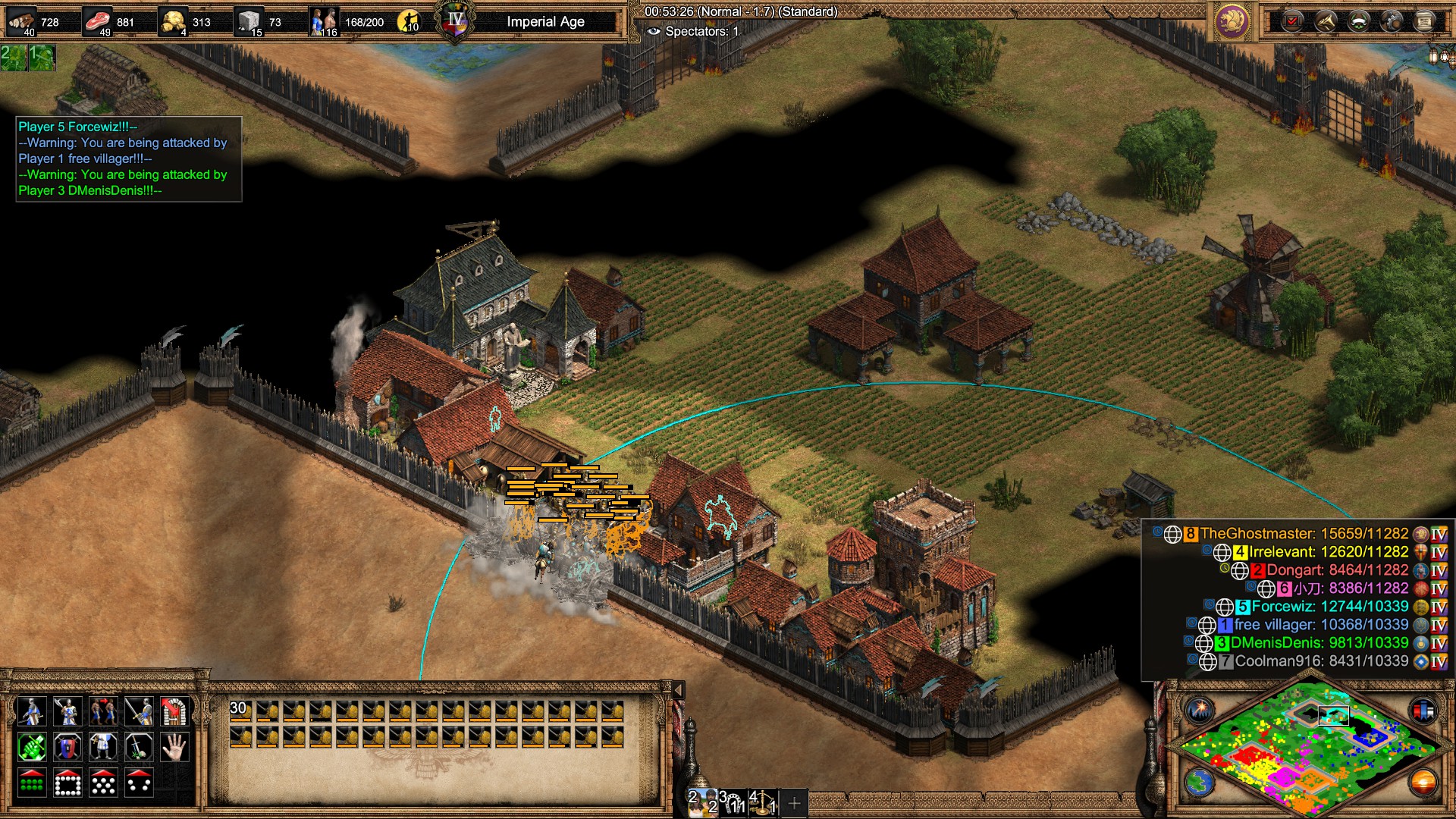Open the settings gear button
Image resolution: width=1456 pixels, height=819 pixels.
pyautogui.click(x=1392, y=21)
